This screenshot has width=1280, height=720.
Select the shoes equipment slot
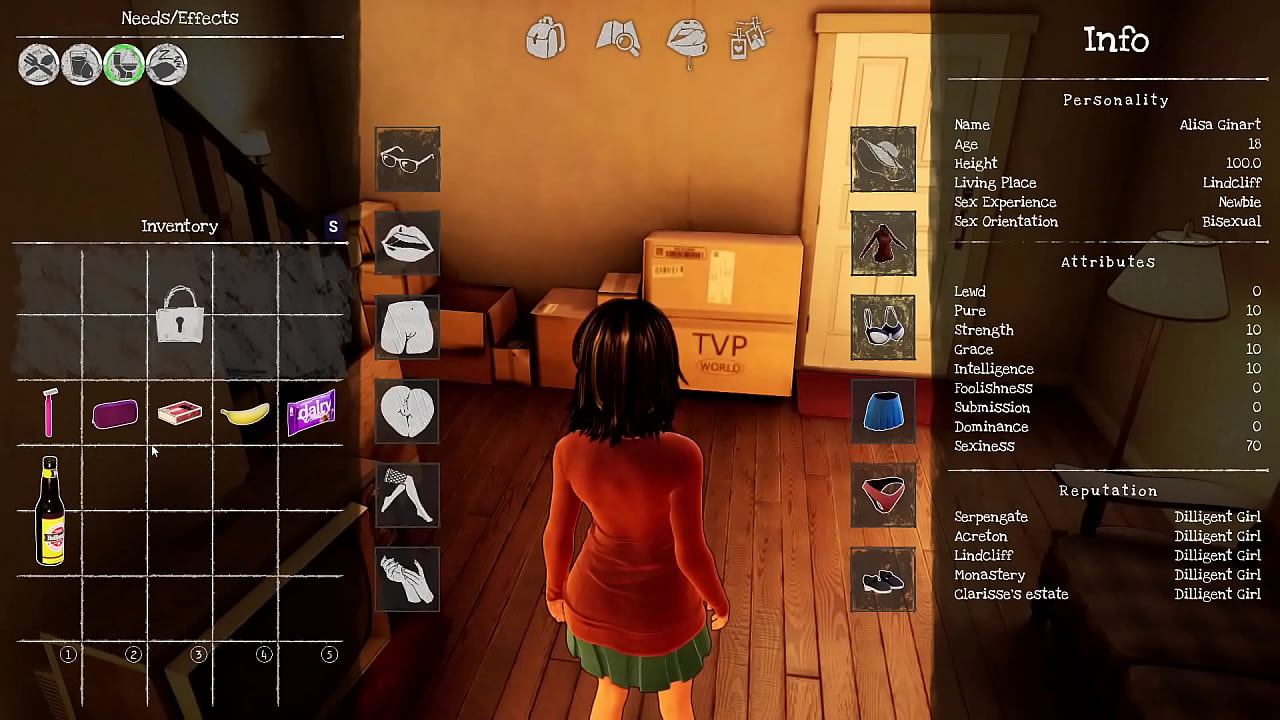point(883,580)
